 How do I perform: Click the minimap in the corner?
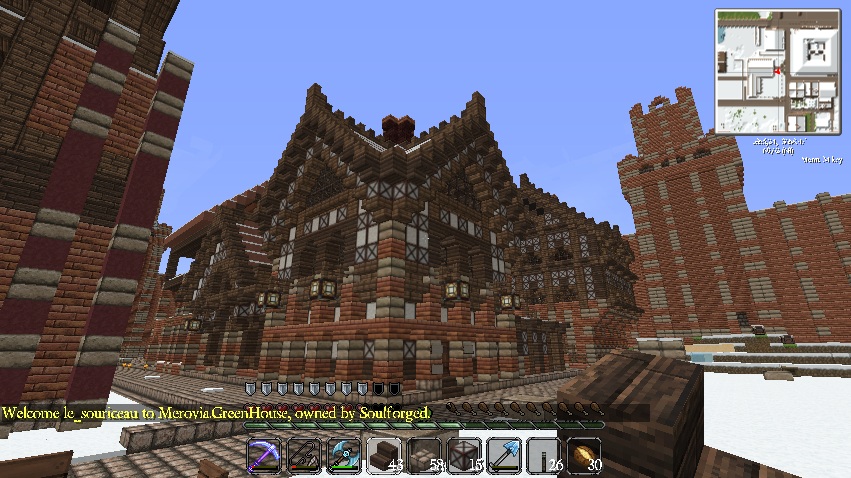tap(779, 71)
